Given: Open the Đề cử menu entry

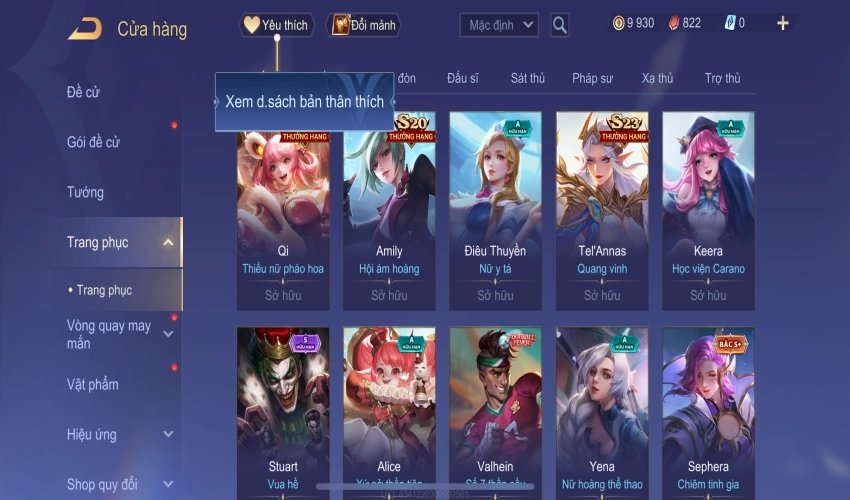Looking at the screenshot, I should click(x=84, y=93).
